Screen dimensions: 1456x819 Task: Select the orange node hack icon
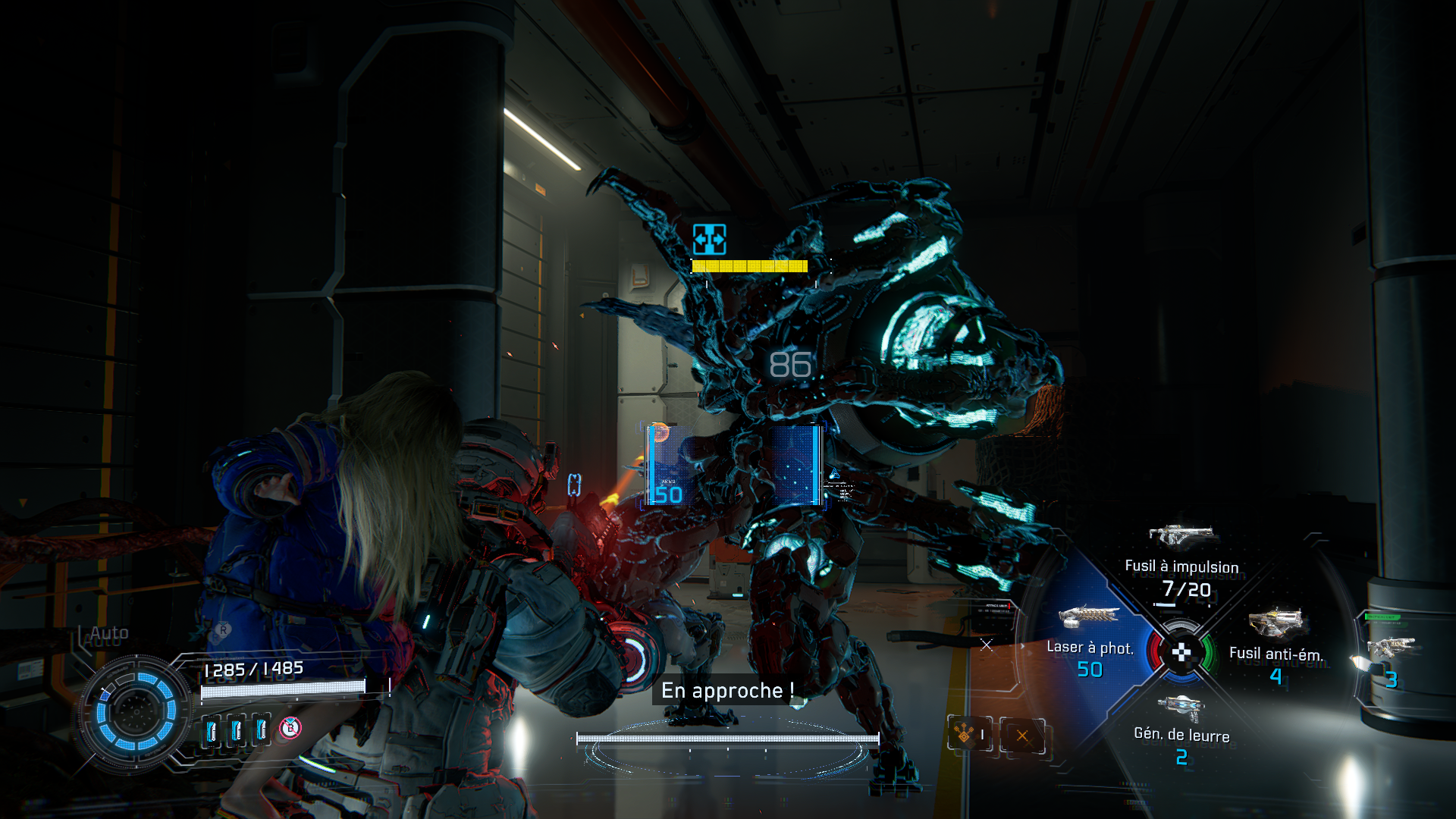tap(965, 734)
